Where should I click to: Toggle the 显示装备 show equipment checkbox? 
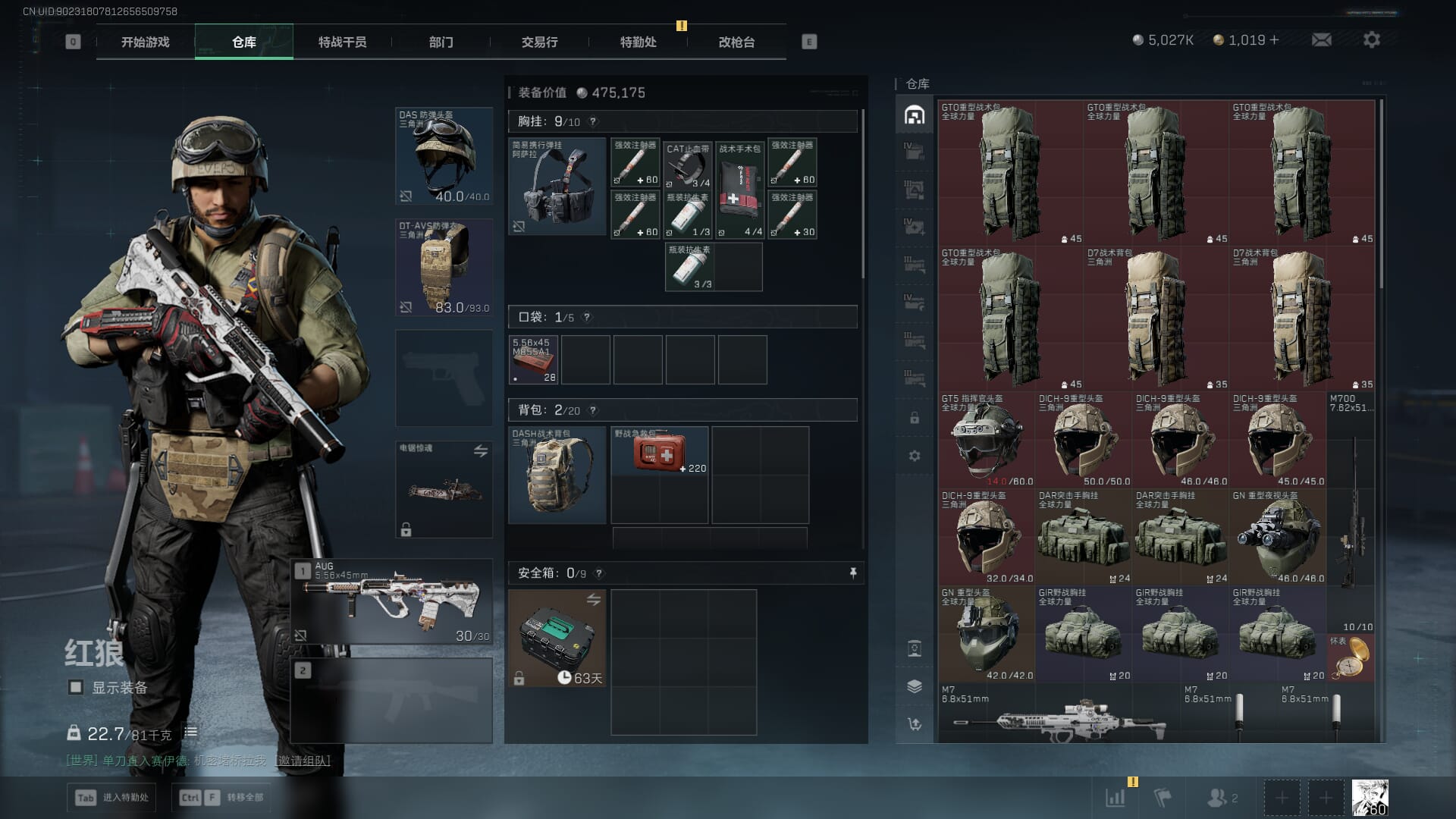[x=76, y=688]
